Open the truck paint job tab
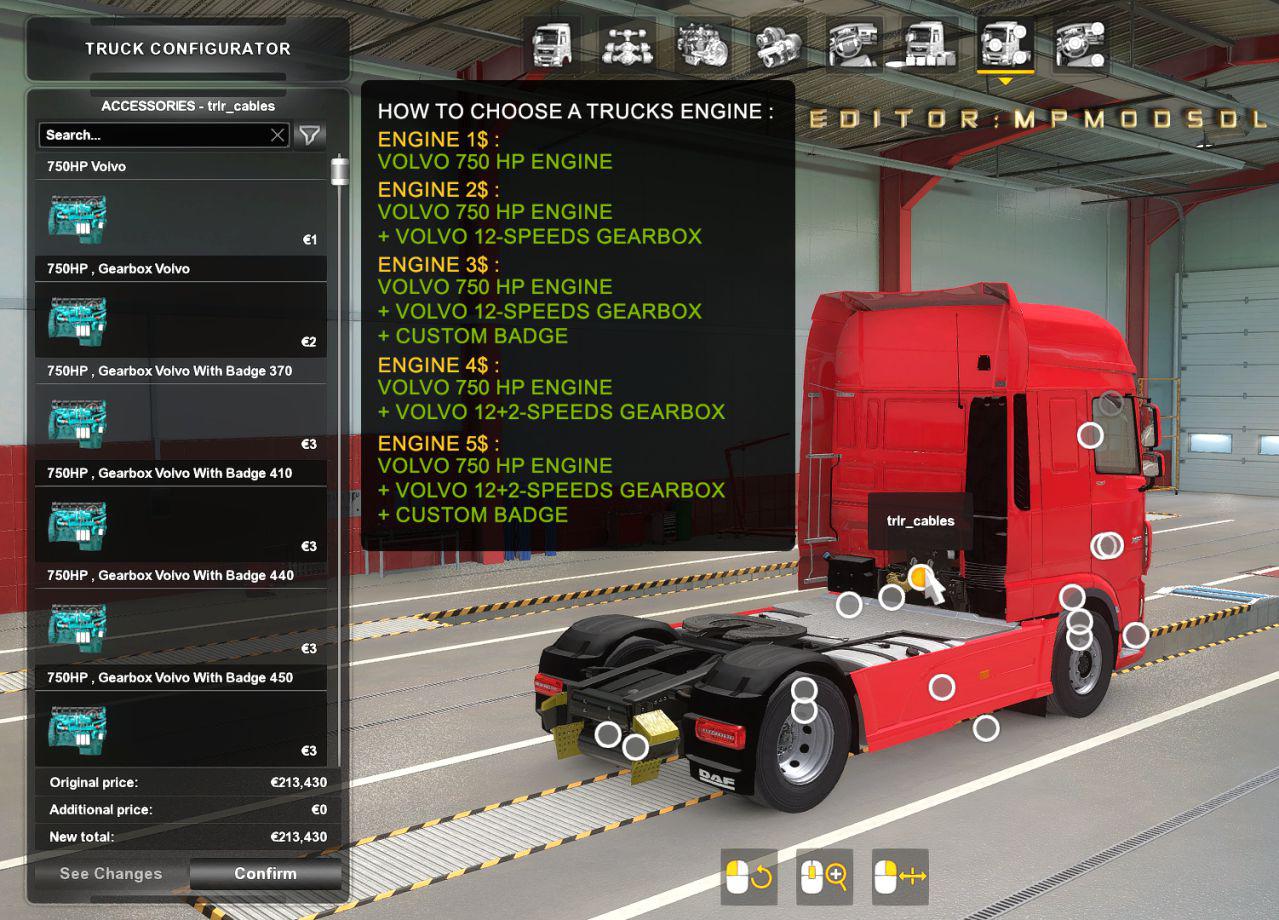1279x920 pixels. [x=929, y=46]
